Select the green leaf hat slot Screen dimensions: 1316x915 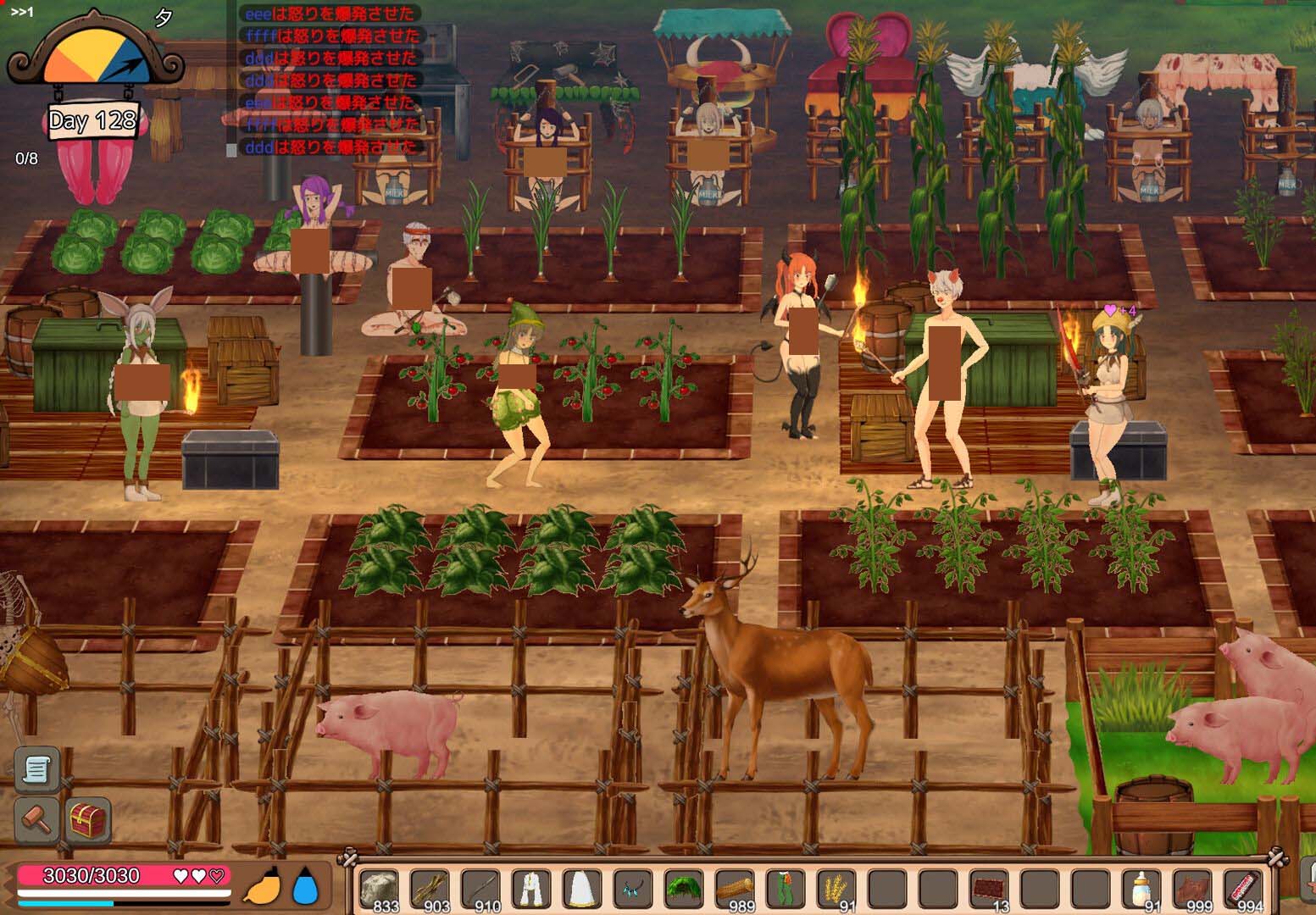click(684, 890)
